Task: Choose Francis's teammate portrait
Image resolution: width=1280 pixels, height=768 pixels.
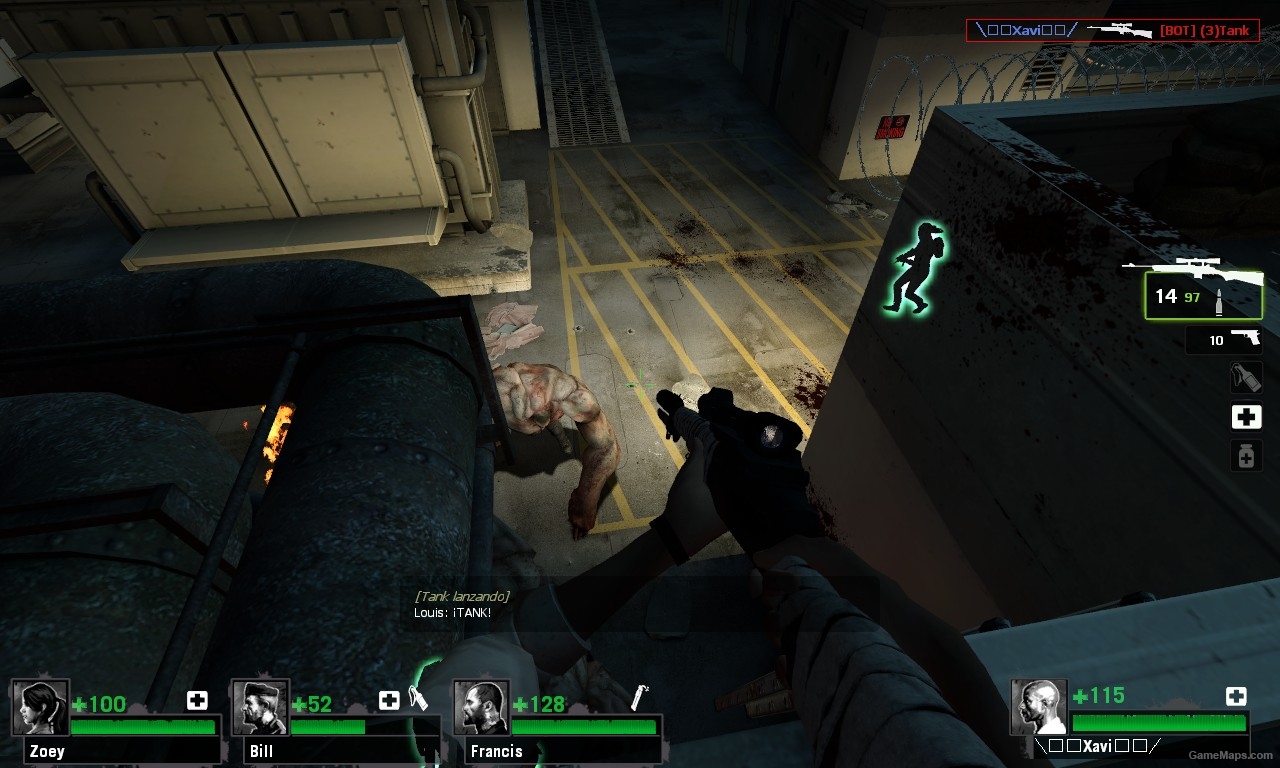Action: pyautogui.click(x=481, y=708)
